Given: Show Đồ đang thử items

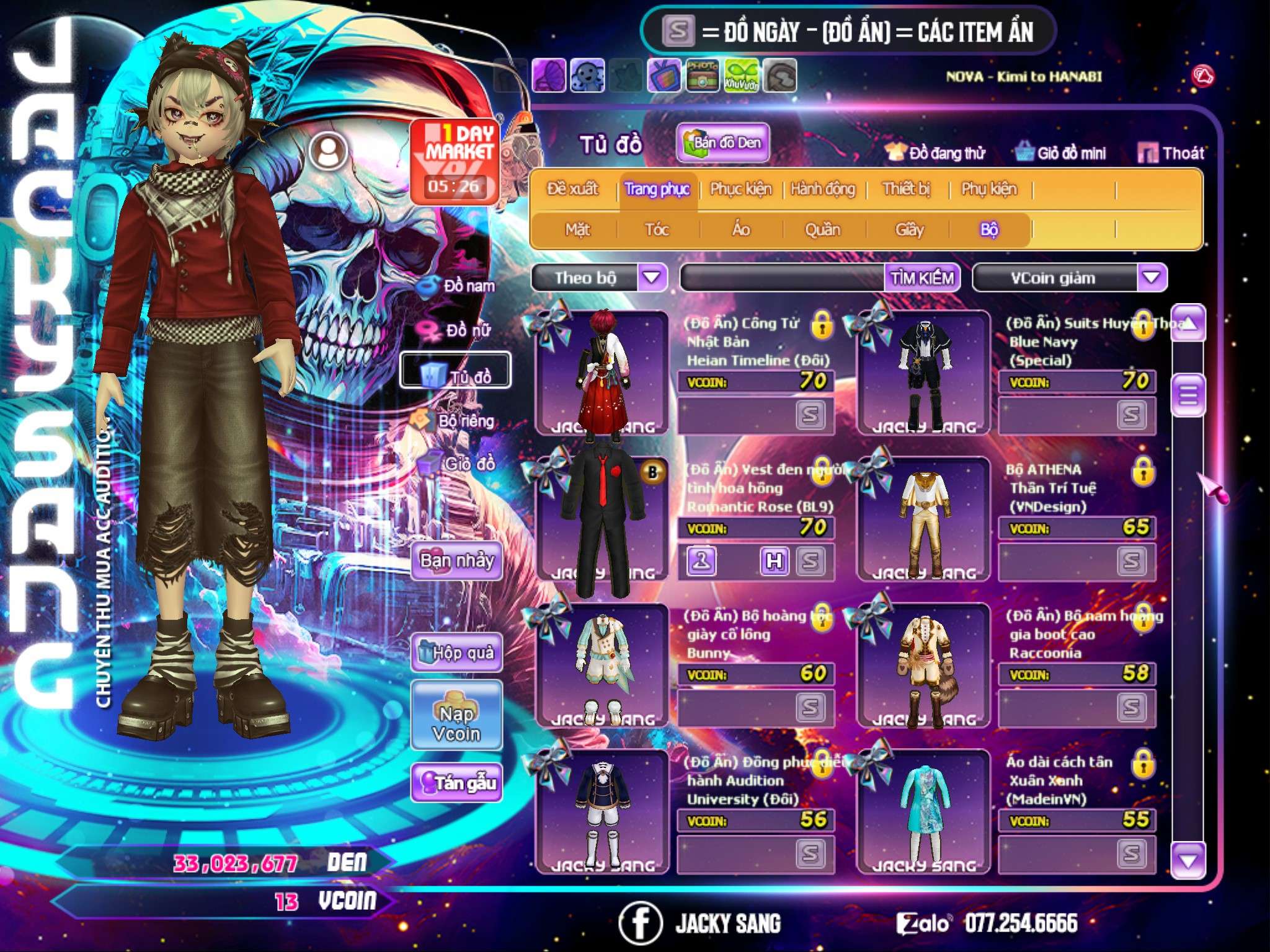Looking at the screenshot, I should pyautogui.click(x=935, y=152).
